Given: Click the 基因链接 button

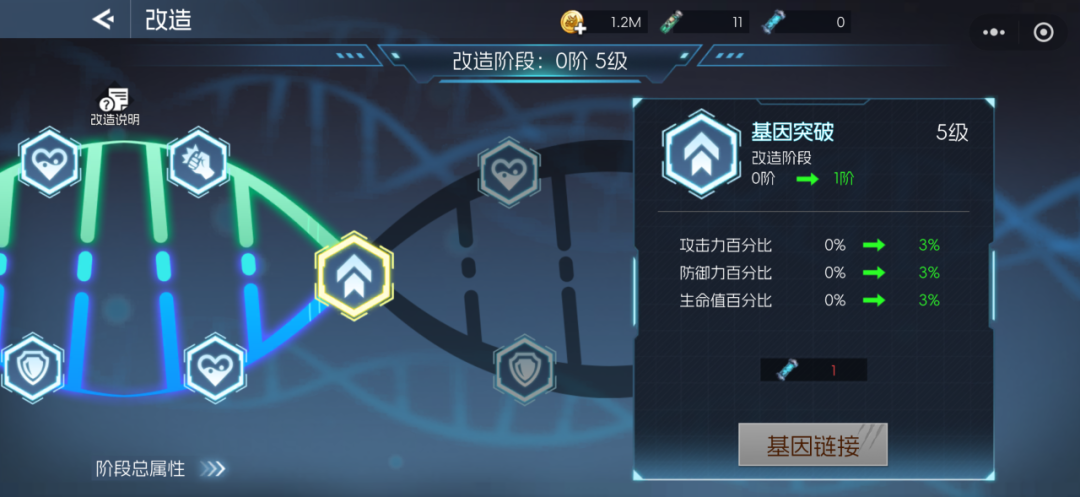Looking at the screenshot, I should [812, 445].
